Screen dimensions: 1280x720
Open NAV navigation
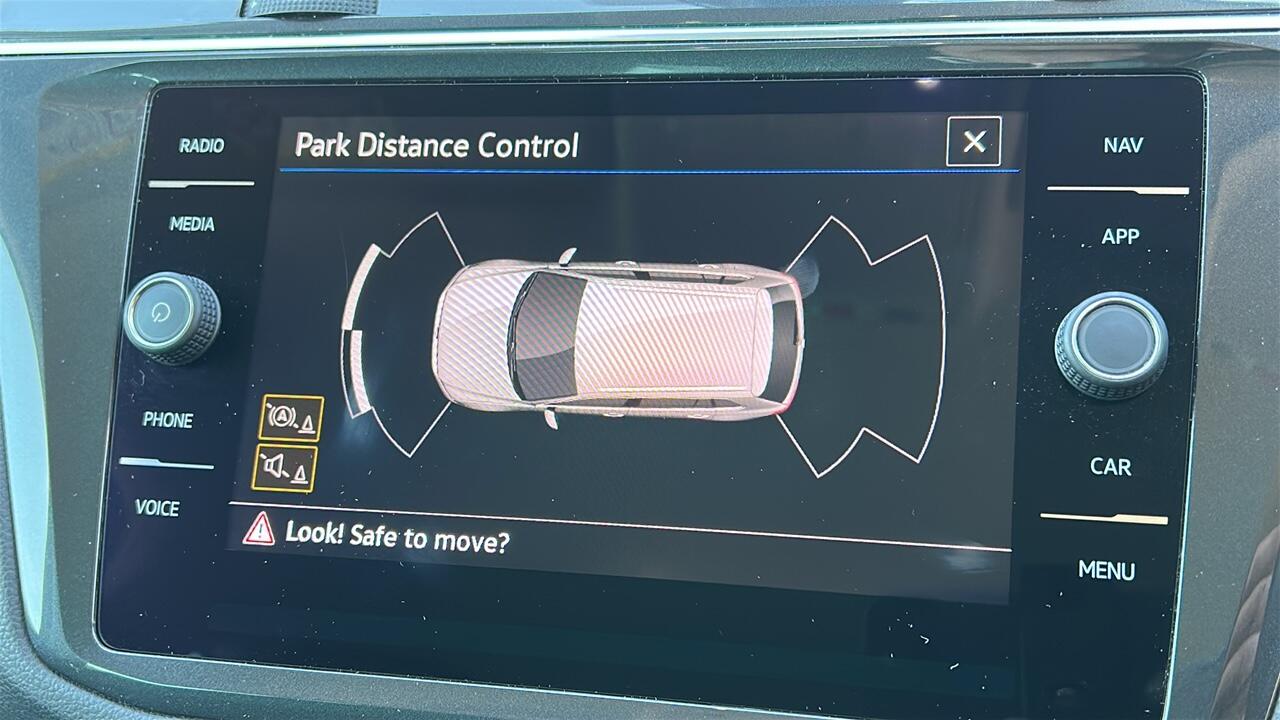[1123, 146]
